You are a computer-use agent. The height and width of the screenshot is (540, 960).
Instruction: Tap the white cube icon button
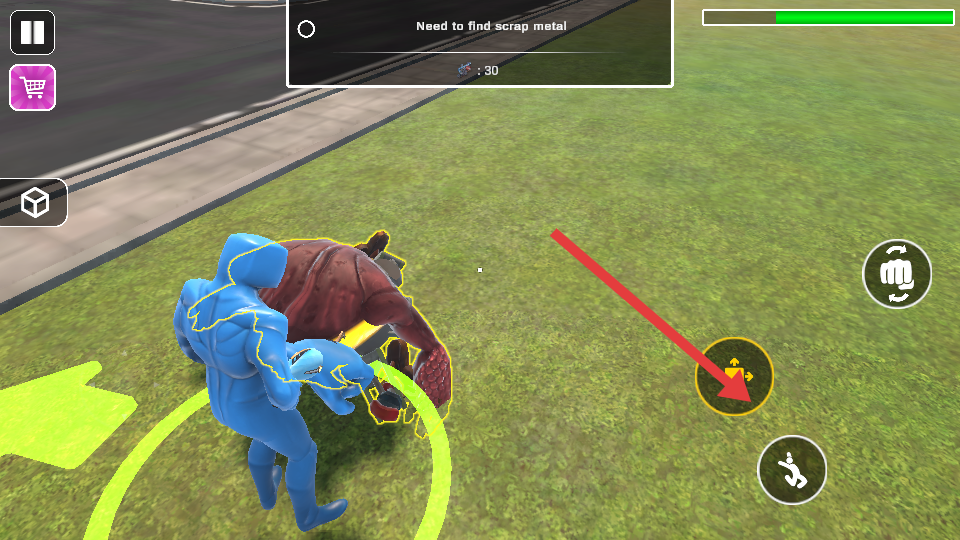click(35, 203)
